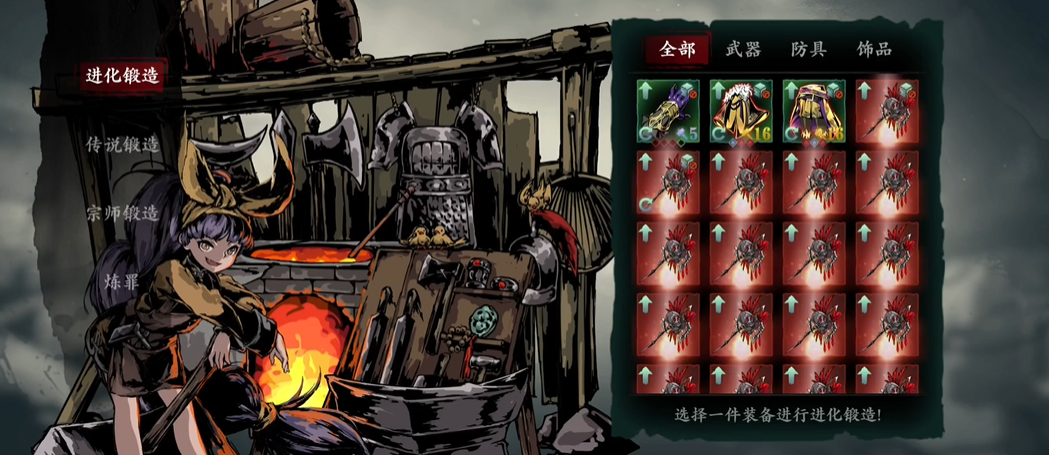Switch to the 全部 tab

(677, 49)
